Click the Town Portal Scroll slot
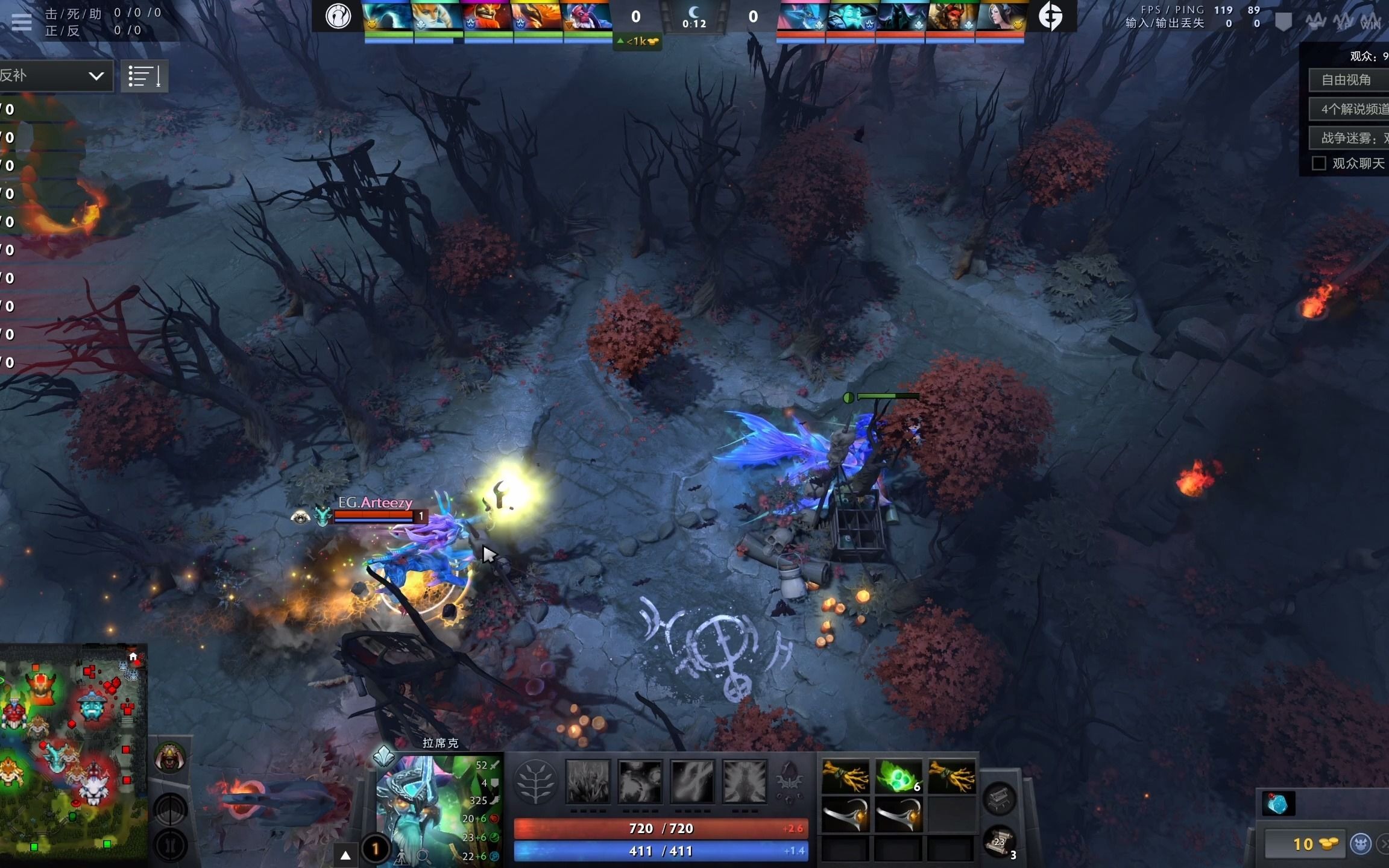This screenshot has height=868, width=1389. (1000, 841)
